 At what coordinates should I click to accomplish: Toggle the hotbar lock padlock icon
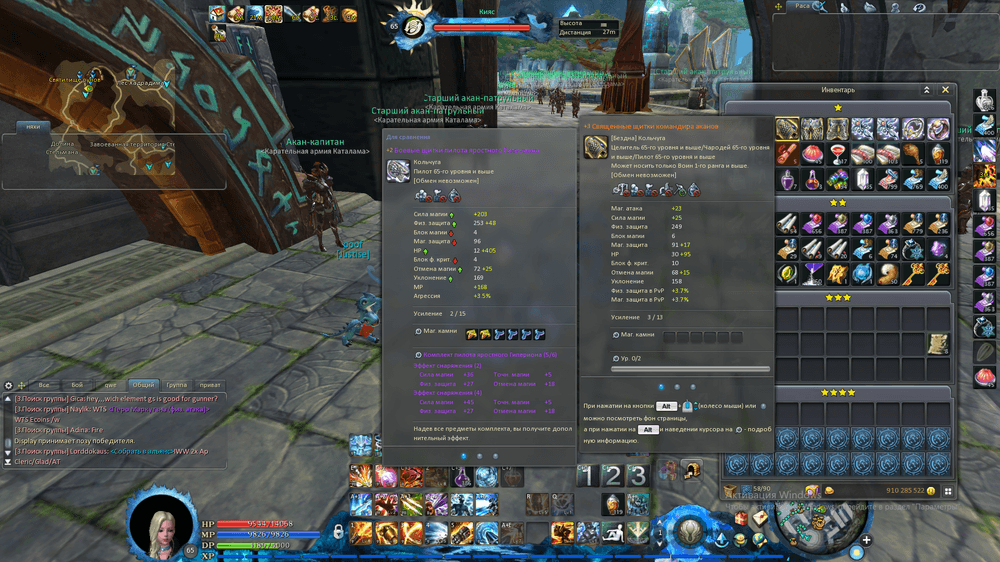click(x=339, y=530)
